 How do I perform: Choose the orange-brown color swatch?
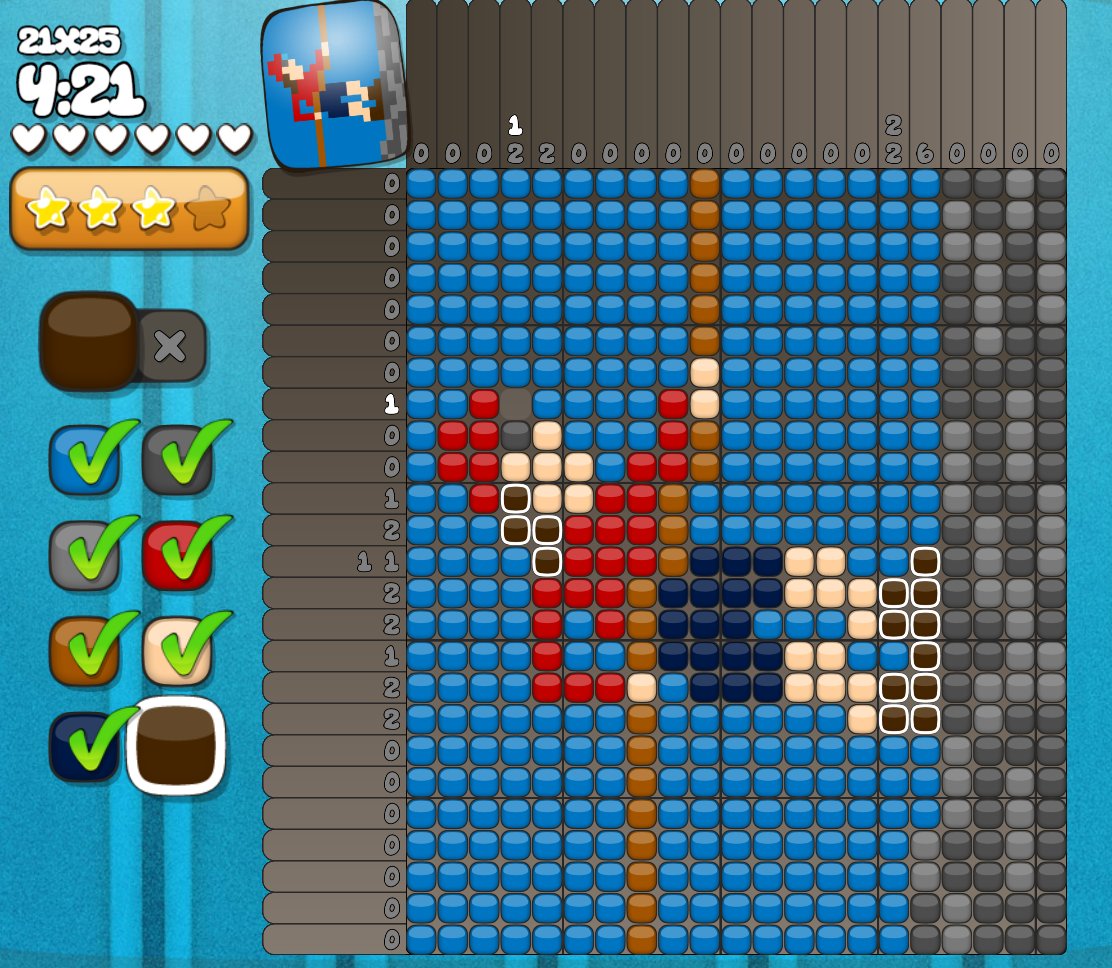point(84,650)
